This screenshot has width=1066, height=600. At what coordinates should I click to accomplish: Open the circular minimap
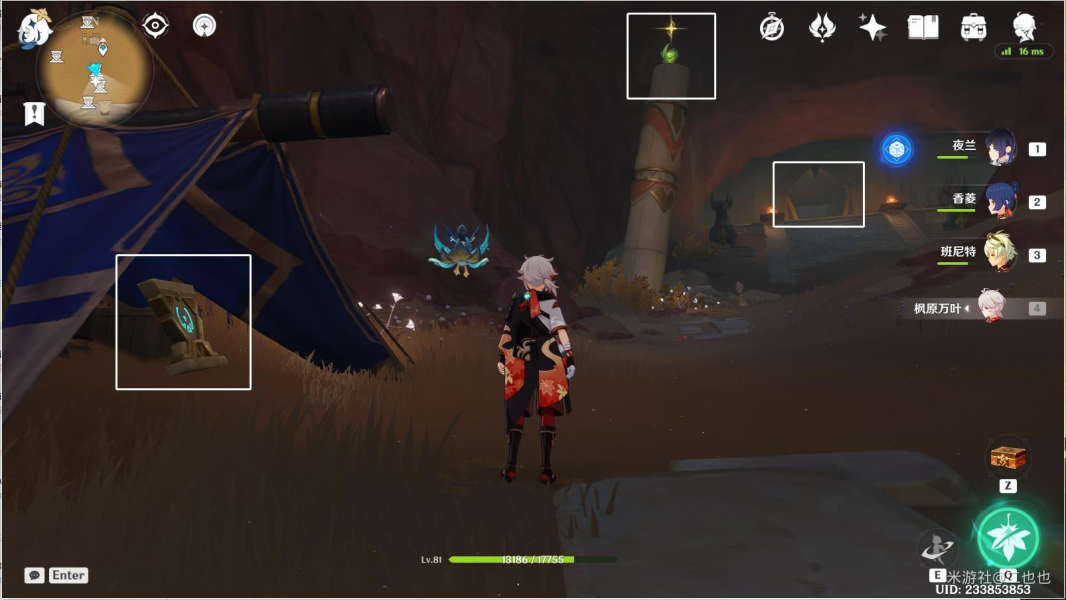click(x=95, y=70)
